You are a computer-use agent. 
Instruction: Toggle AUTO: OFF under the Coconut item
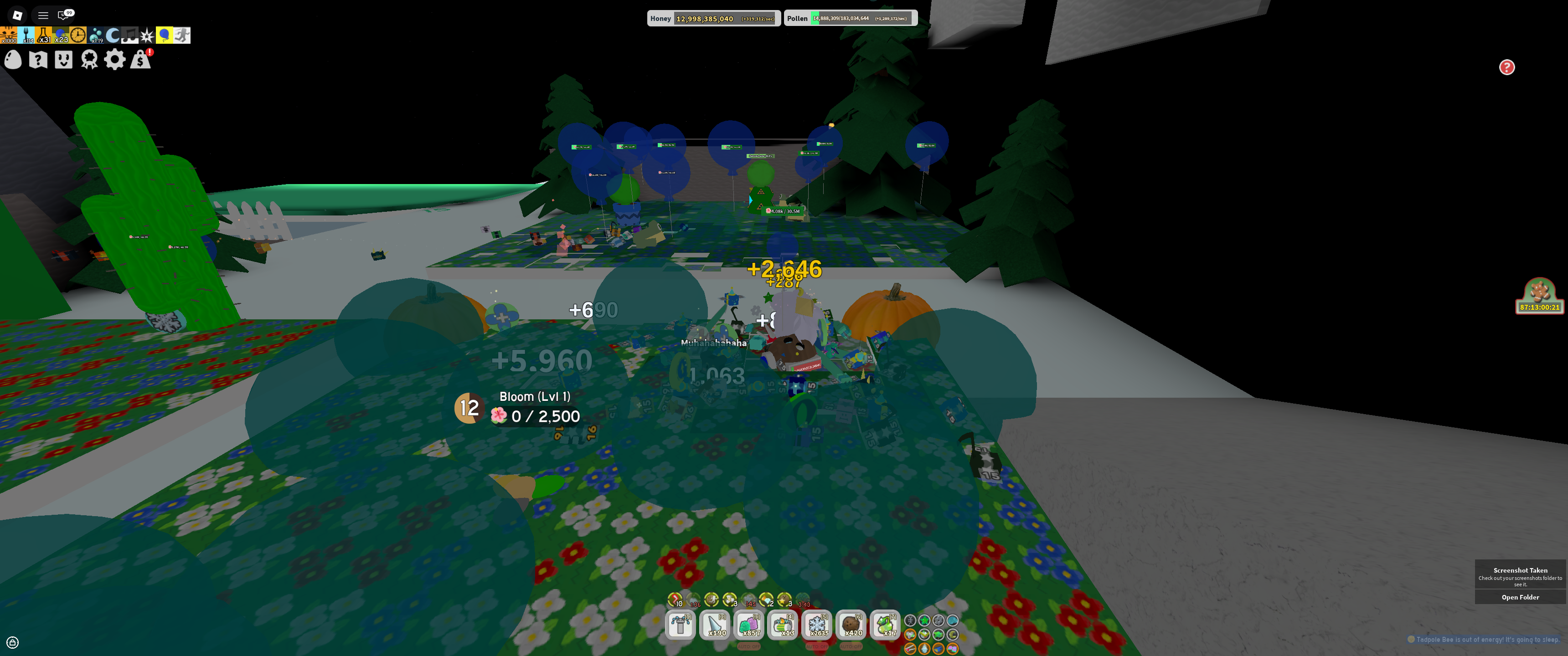(854, 646)
